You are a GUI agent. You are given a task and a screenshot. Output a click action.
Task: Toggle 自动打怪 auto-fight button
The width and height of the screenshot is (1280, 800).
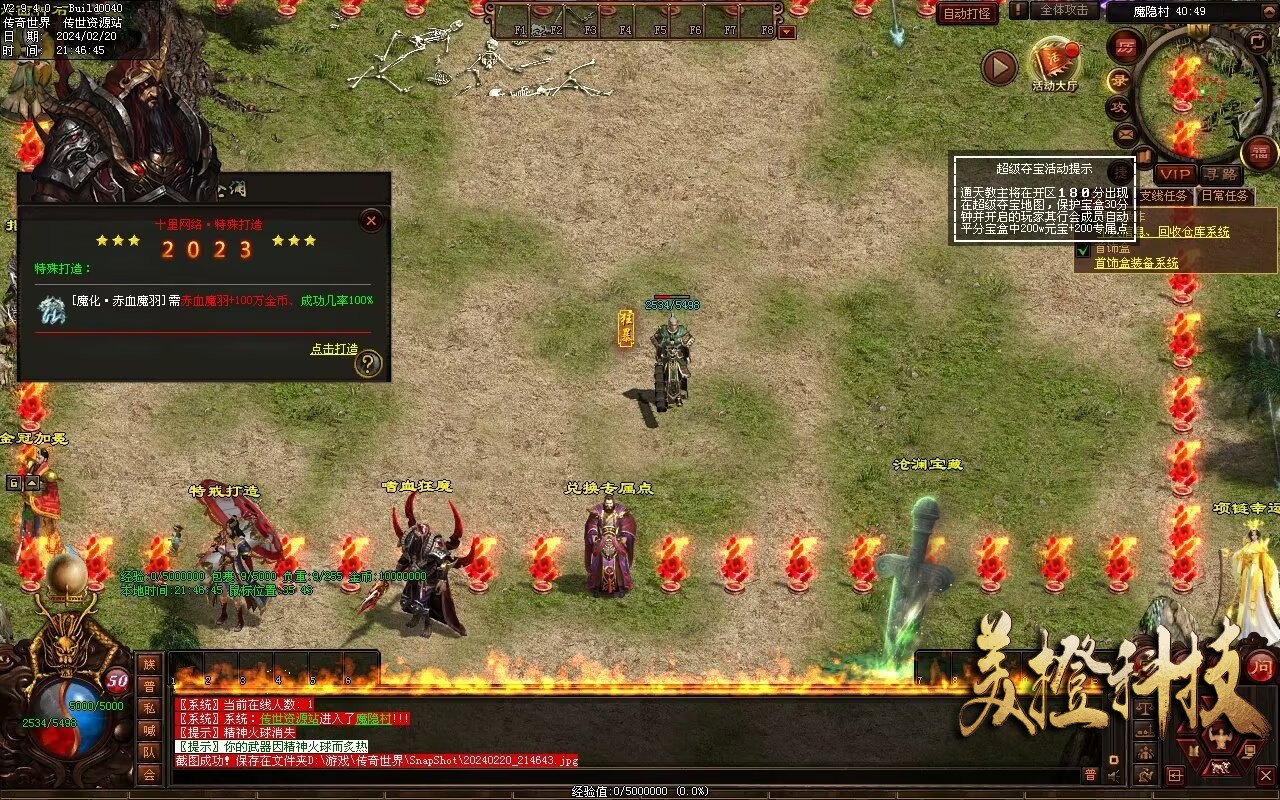coord(967,14)
